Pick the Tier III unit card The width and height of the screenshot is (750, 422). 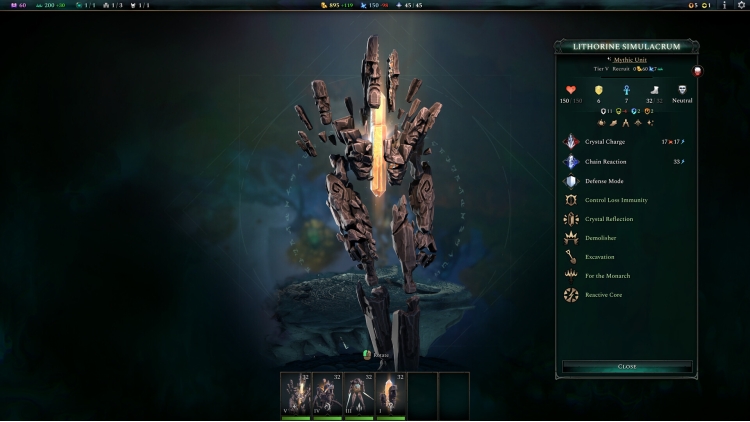(359, 395)
